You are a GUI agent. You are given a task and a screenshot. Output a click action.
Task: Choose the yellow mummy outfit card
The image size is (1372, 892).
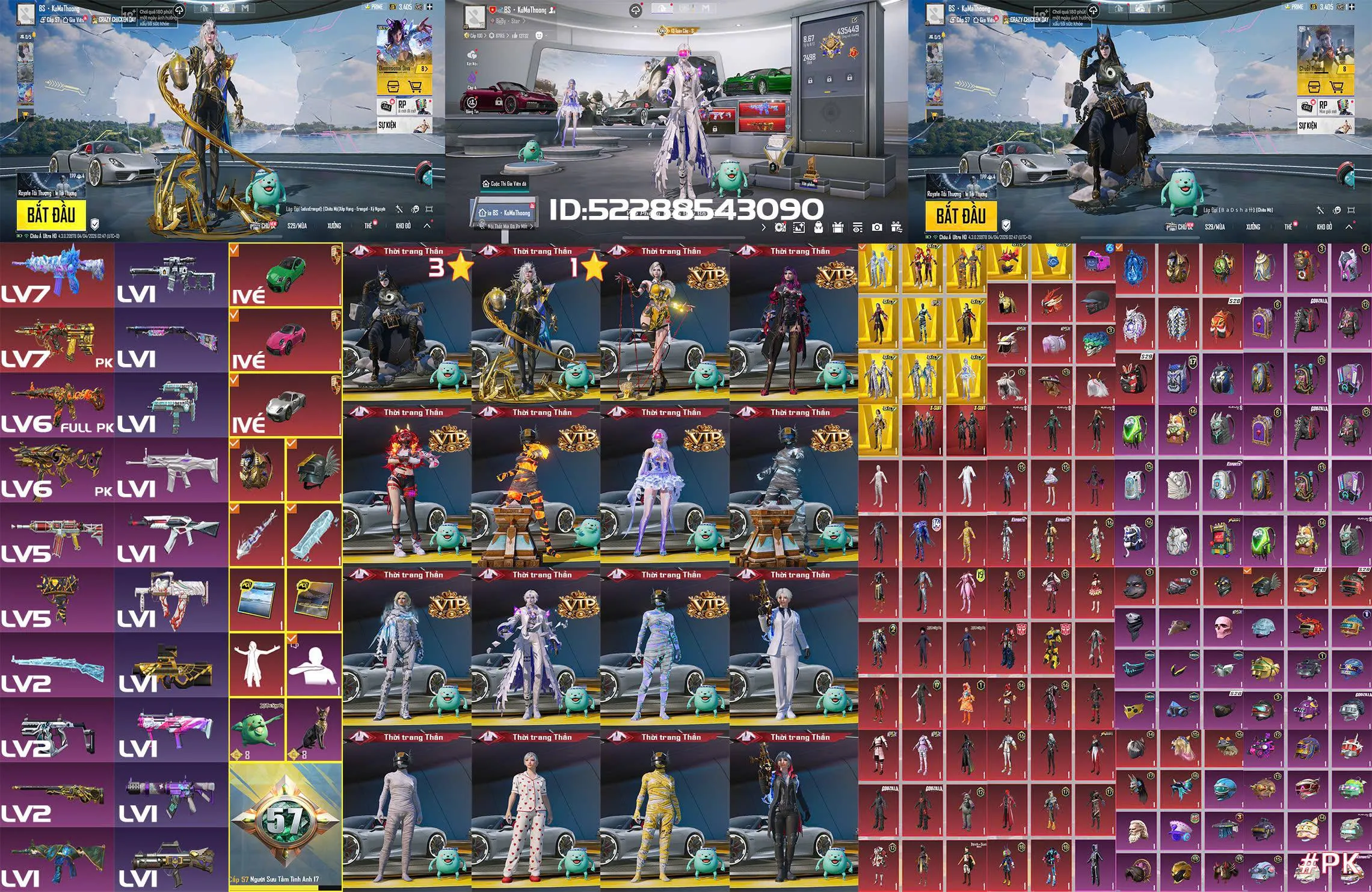(x=664, y=809)
